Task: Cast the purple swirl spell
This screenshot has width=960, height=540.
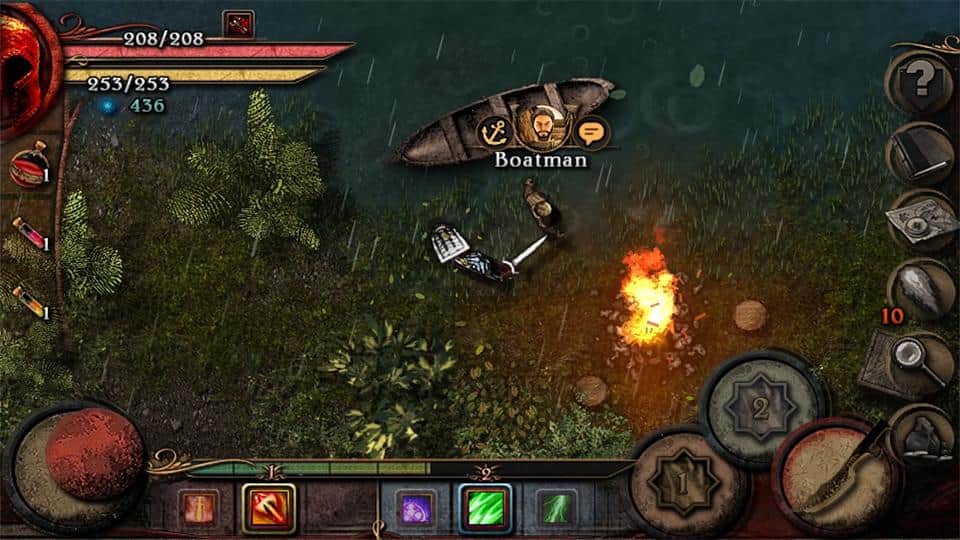Action: coord(415,508)
